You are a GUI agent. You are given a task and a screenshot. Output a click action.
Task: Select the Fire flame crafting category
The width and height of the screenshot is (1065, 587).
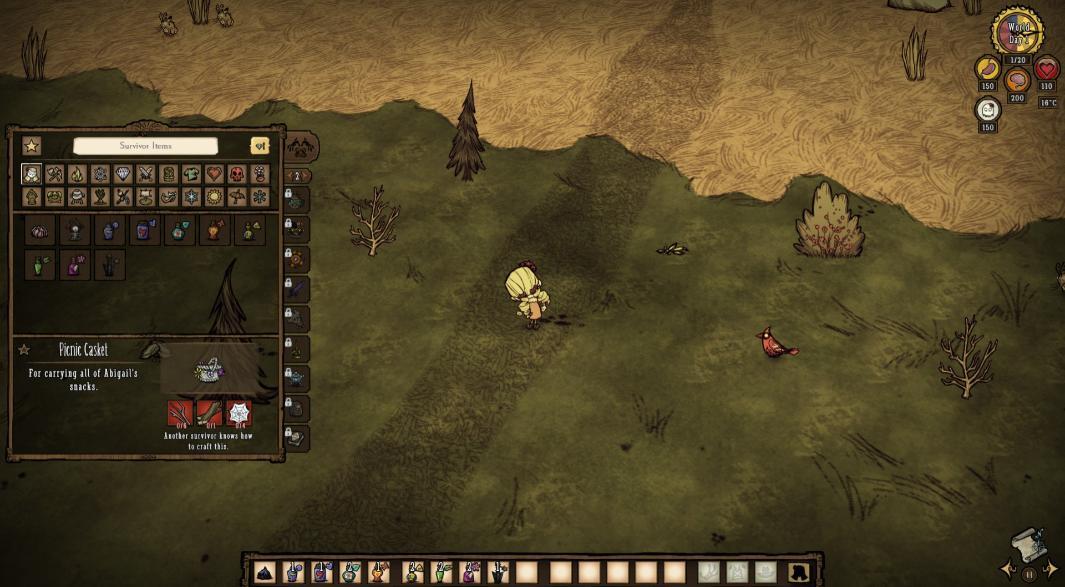click(x=77, y=174)
